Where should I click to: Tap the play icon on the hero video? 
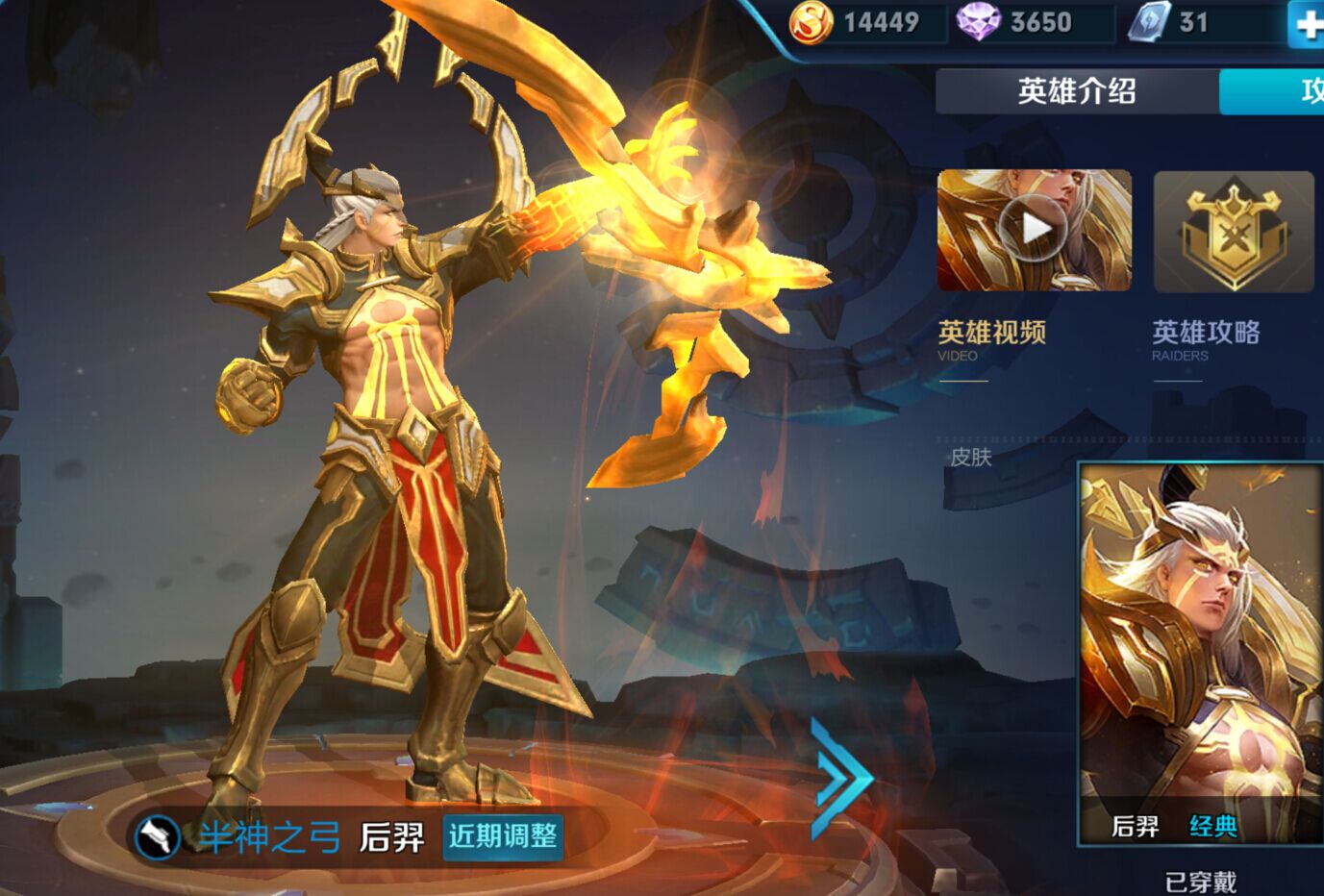coord(1034,231)
